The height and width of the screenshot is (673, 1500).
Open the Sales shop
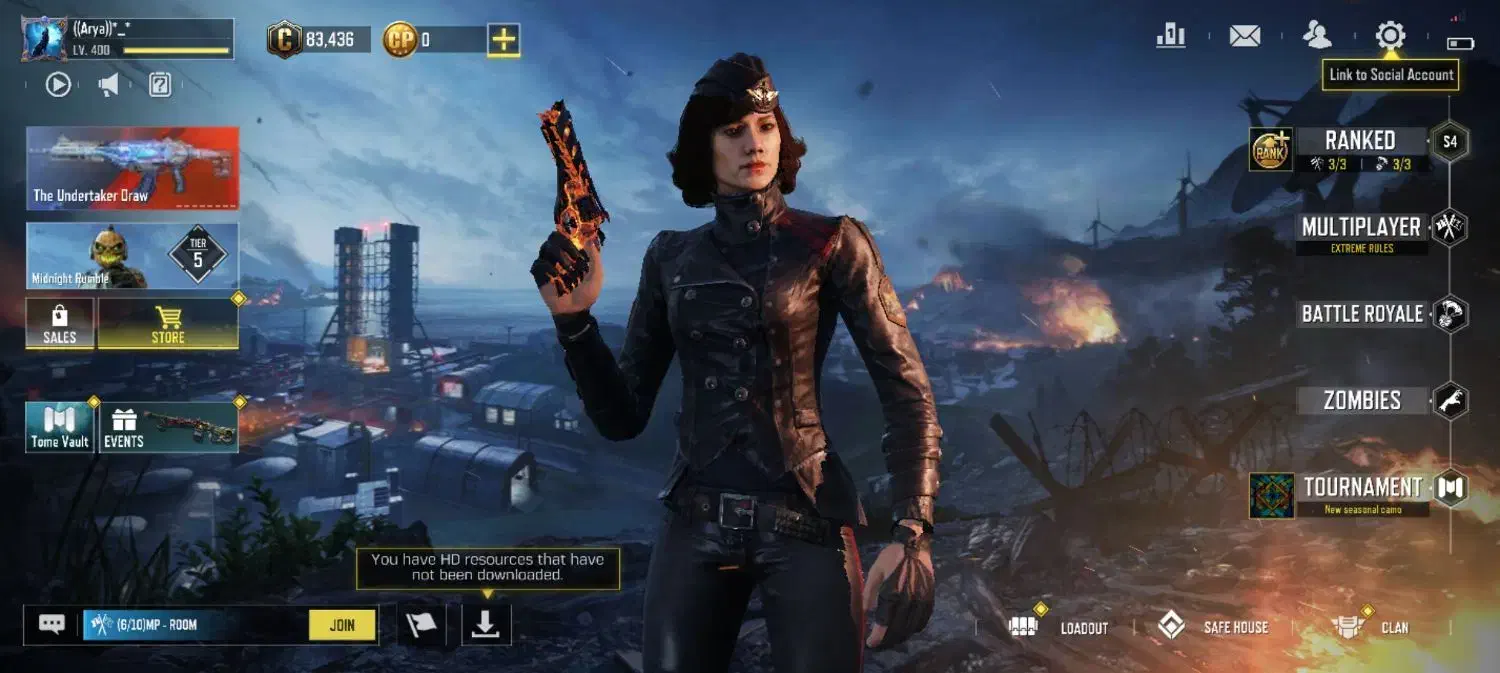click(x=60, y=324)
